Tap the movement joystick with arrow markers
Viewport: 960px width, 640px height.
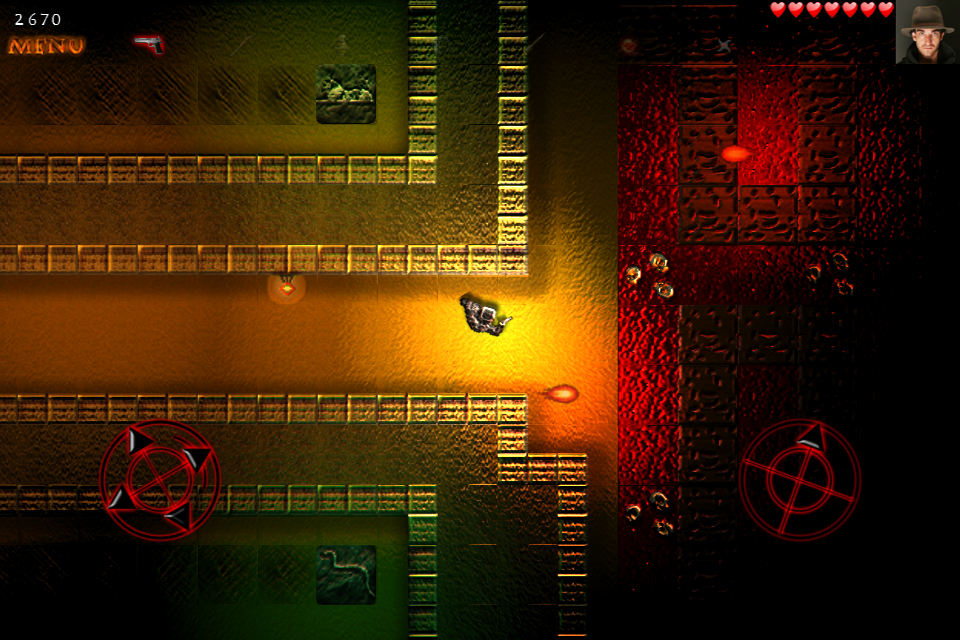click(159, 480)
